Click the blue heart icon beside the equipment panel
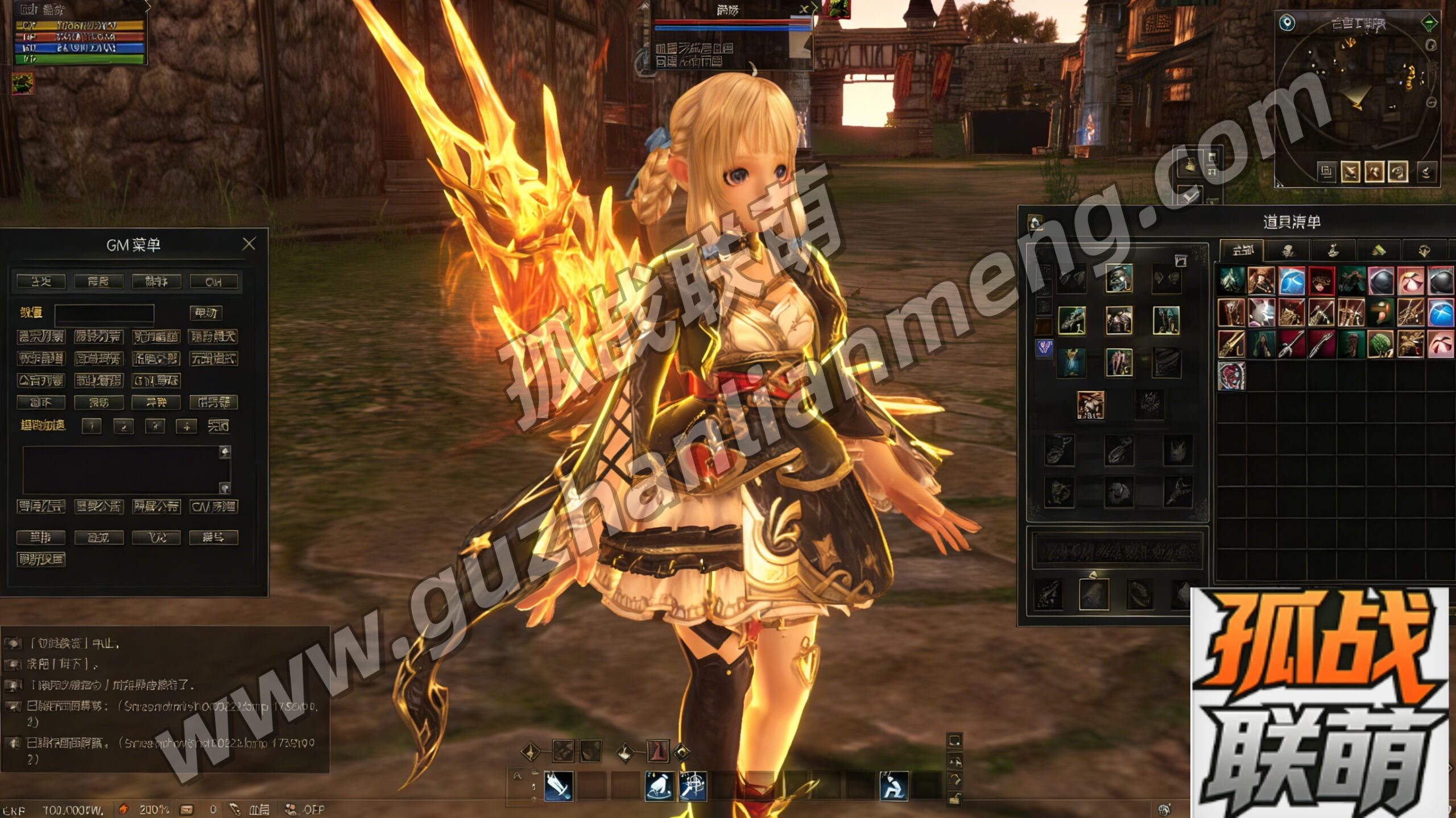 pos(1044,347)
